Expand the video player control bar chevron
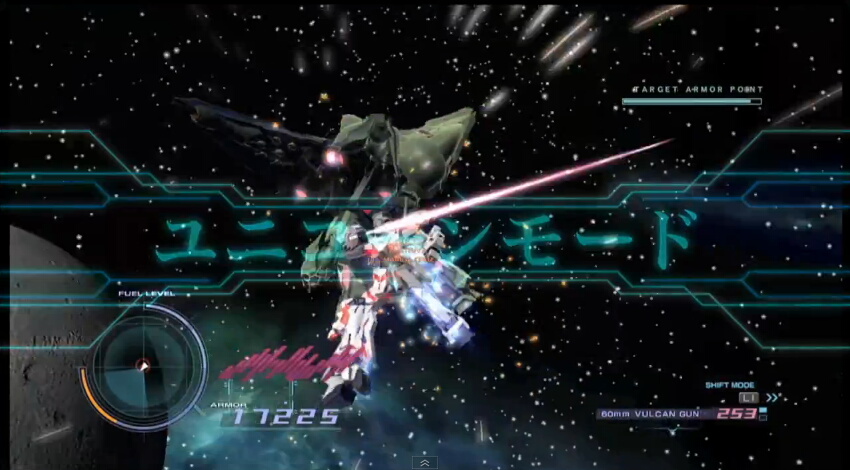The width and height of the screenshot is (850, 470). pos(425,463)
